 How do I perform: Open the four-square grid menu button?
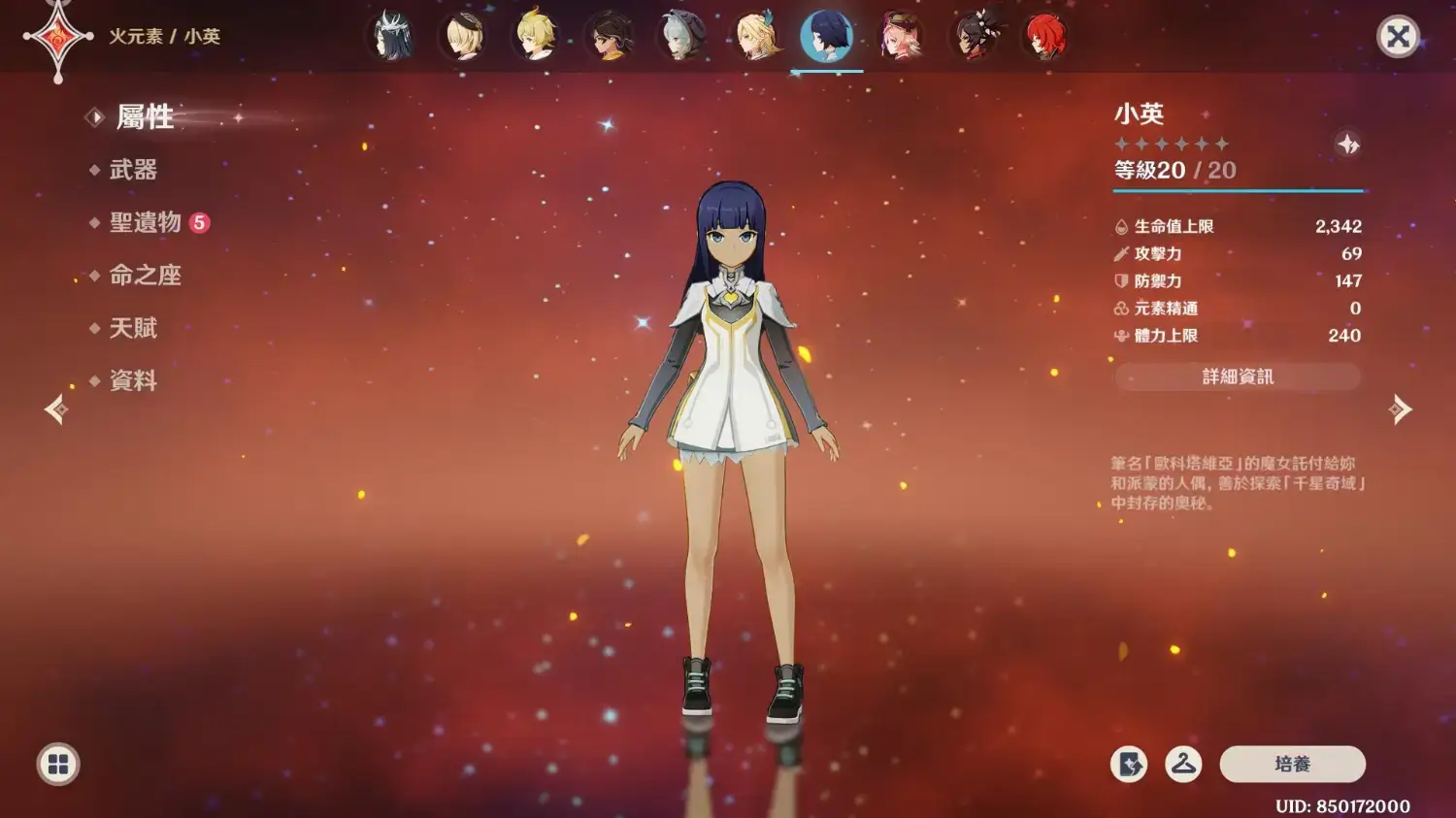click(x=58, y=765)
